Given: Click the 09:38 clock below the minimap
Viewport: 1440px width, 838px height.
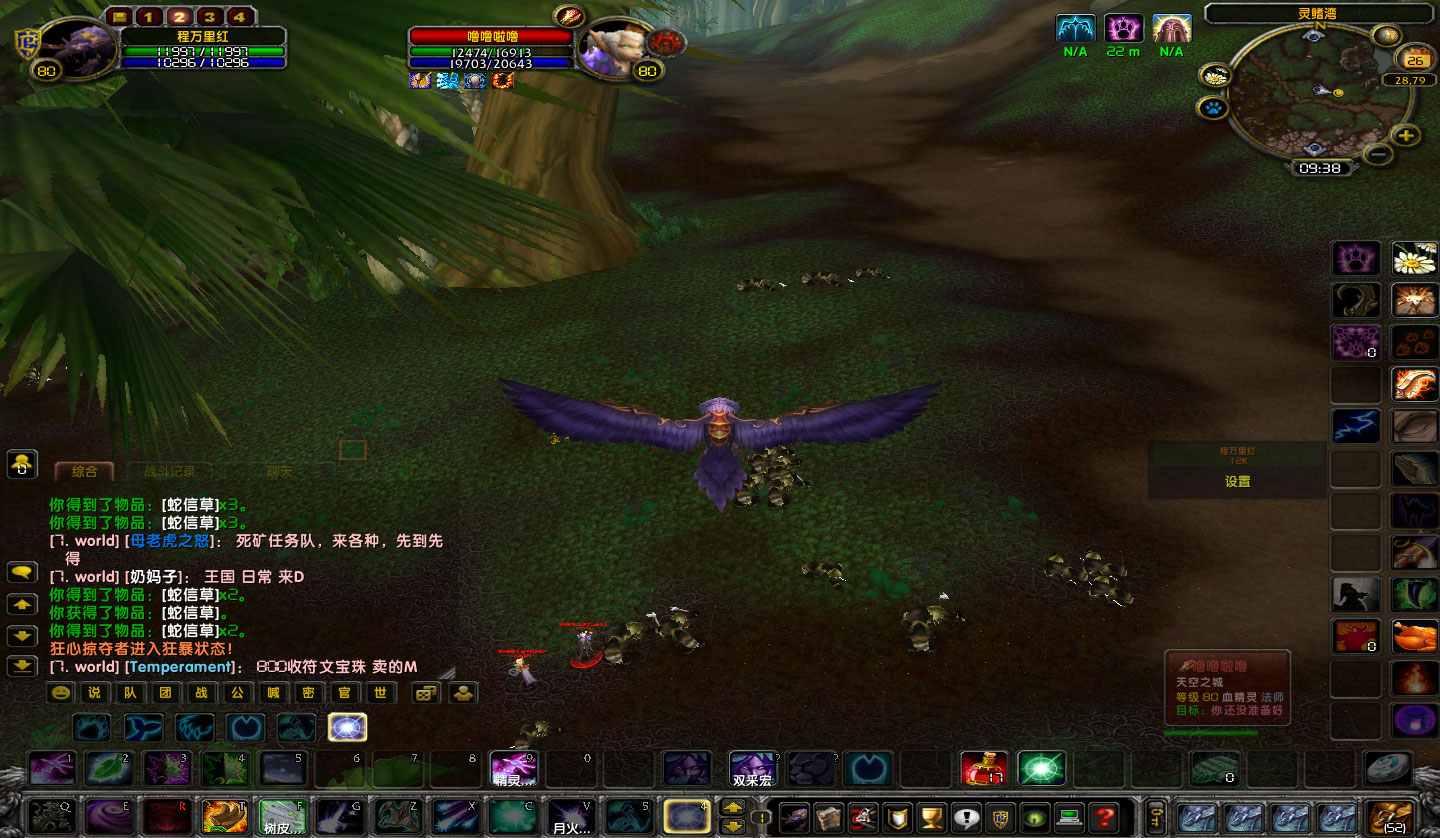Looking at the screenshot, I should (x=1322, y=167).
